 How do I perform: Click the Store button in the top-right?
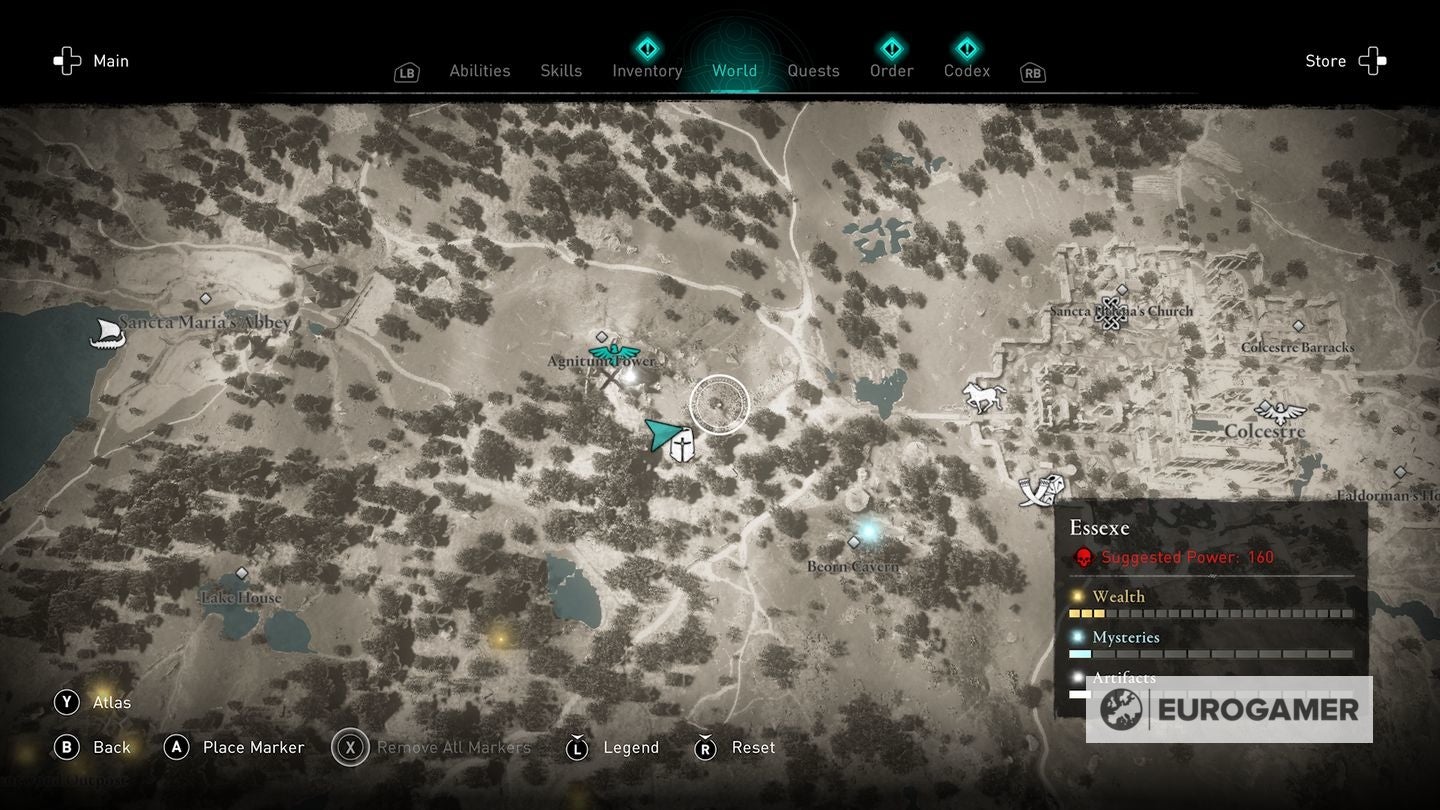point(1326,60)
